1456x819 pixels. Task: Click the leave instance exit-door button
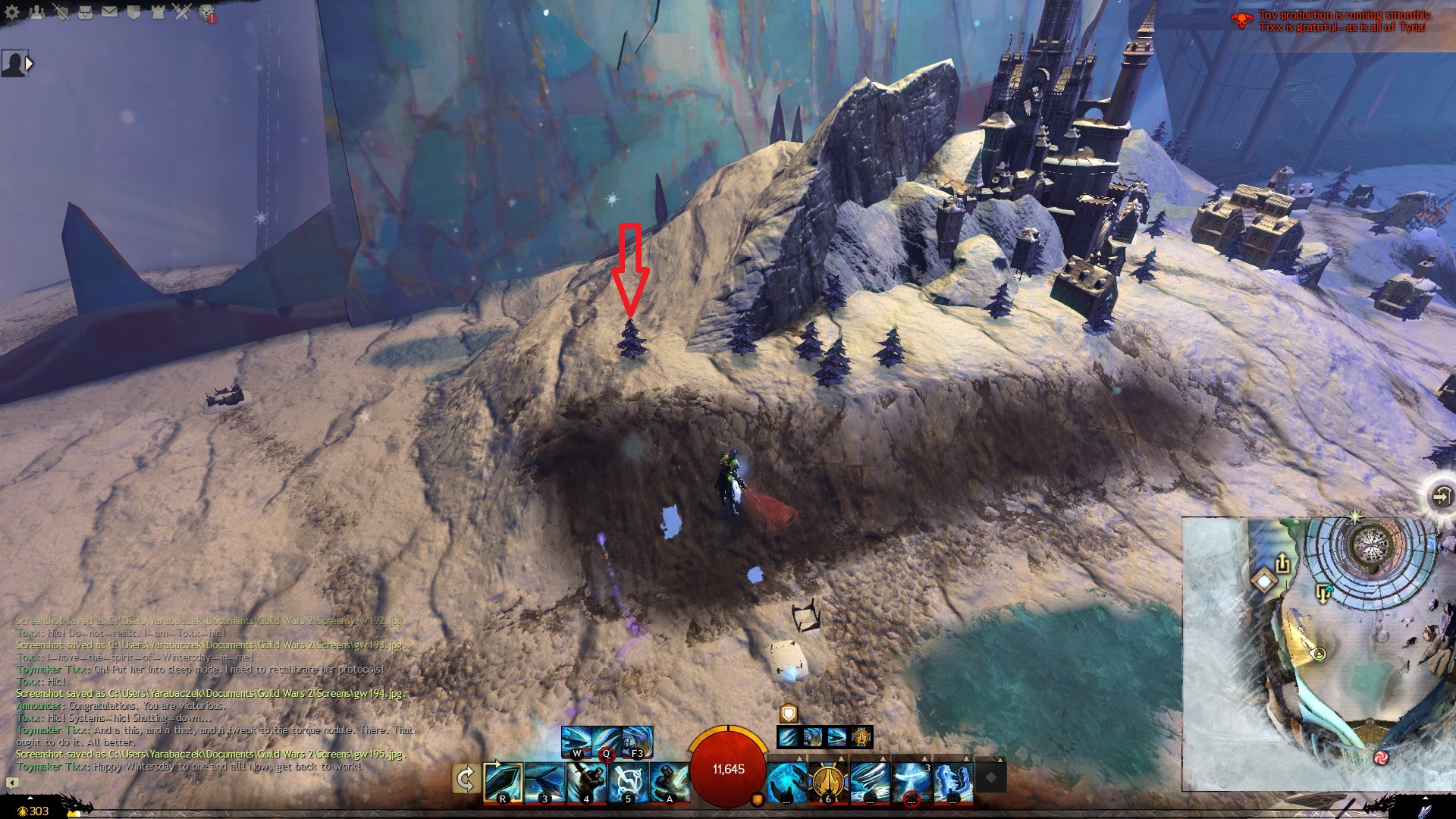pyautogui.click(x=1440, y=496)
